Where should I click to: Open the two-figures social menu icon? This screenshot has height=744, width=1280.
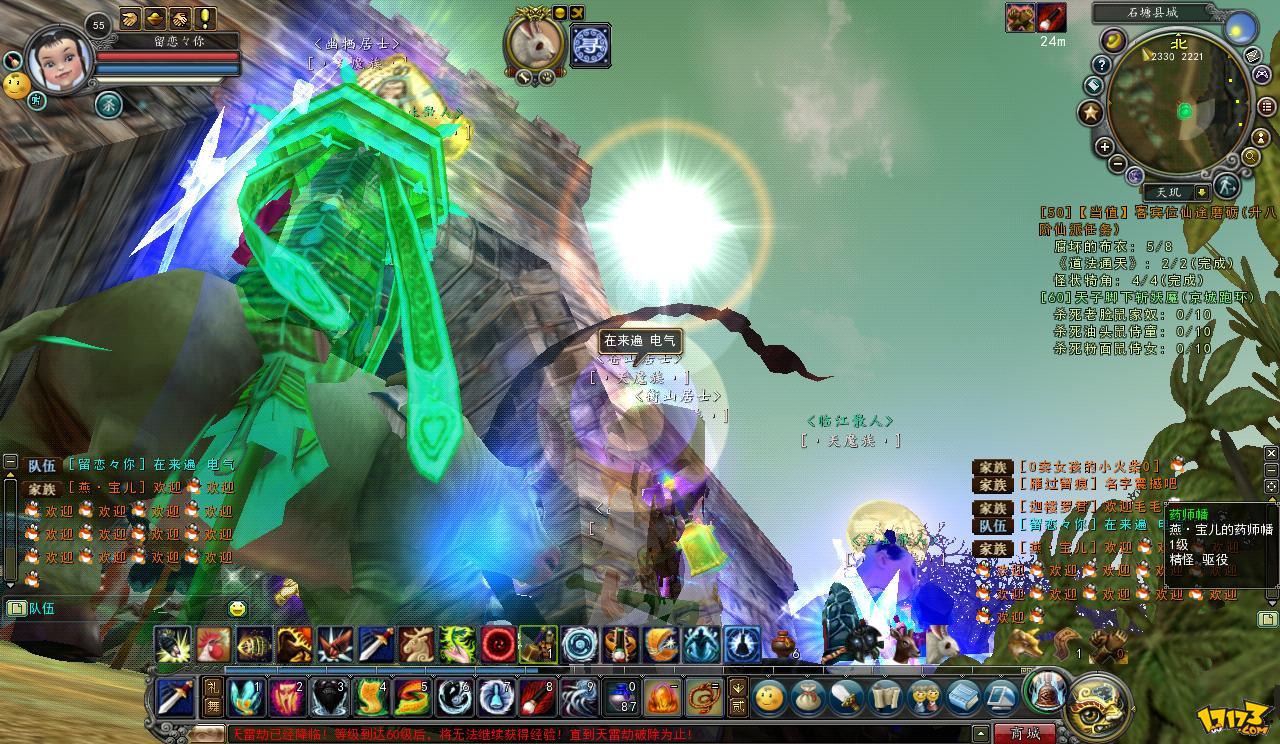924,696
